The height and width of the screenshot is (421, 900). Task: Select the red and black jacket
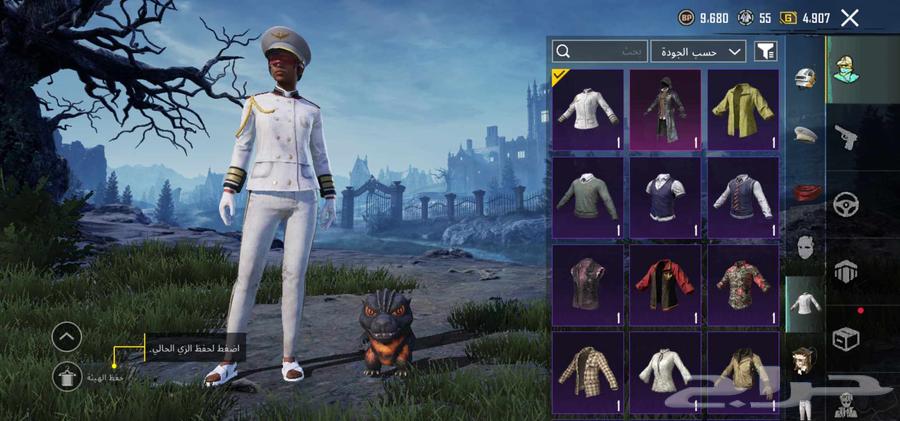(665, 284)
